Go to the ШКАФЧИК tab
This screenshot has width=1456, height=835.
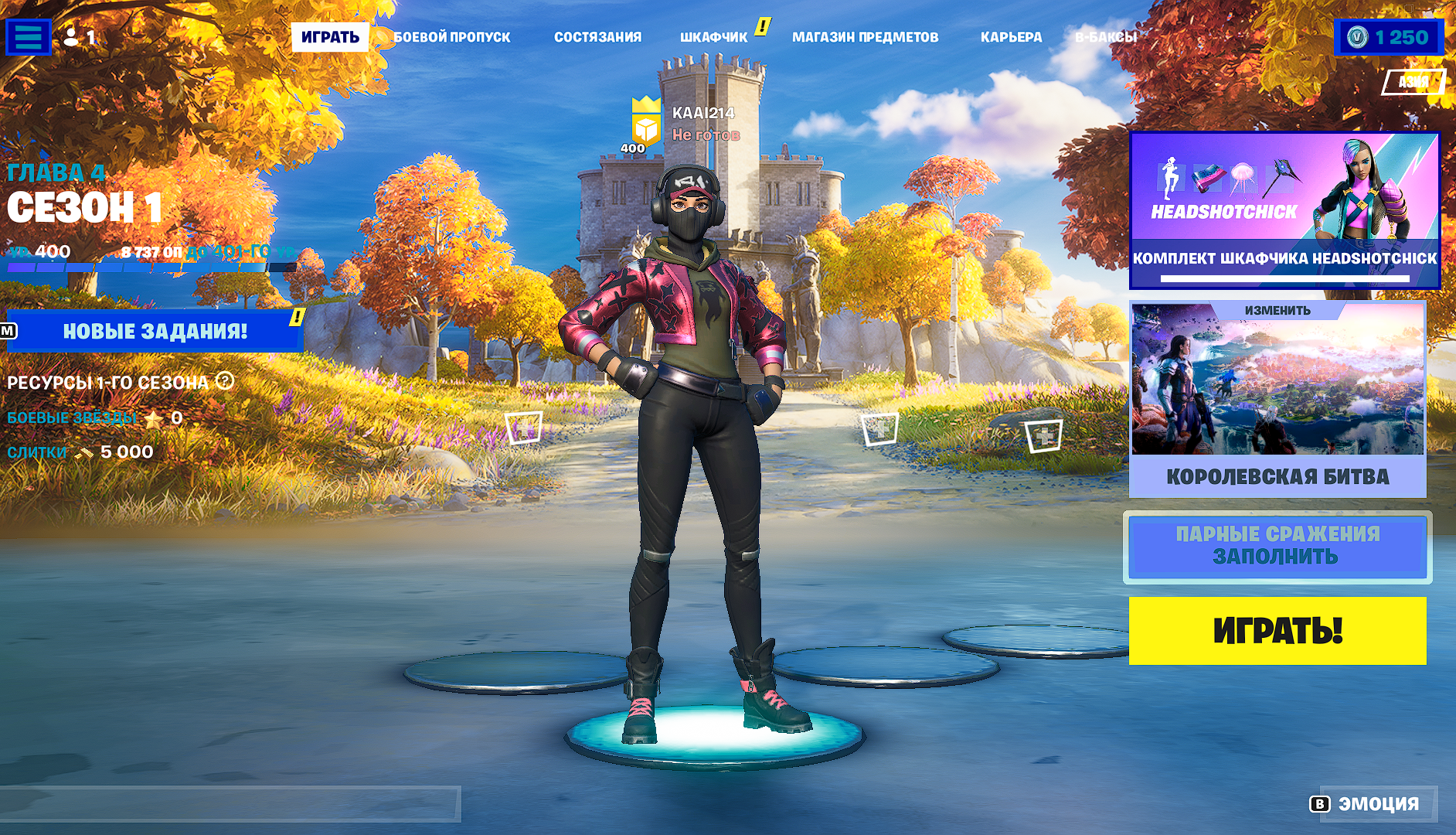[x=713, y=37]
